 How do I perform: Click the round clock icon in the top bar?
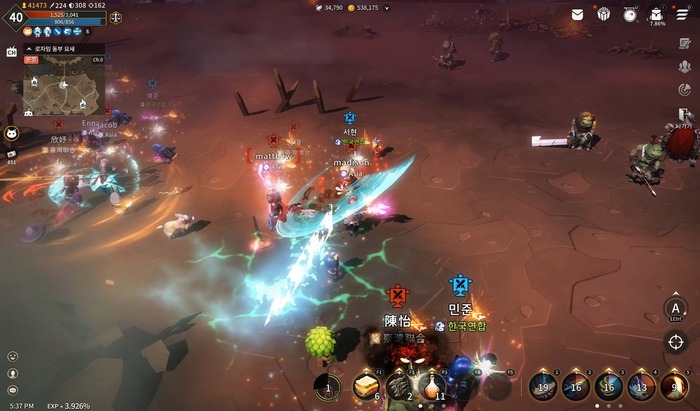(x=630, y=14)
